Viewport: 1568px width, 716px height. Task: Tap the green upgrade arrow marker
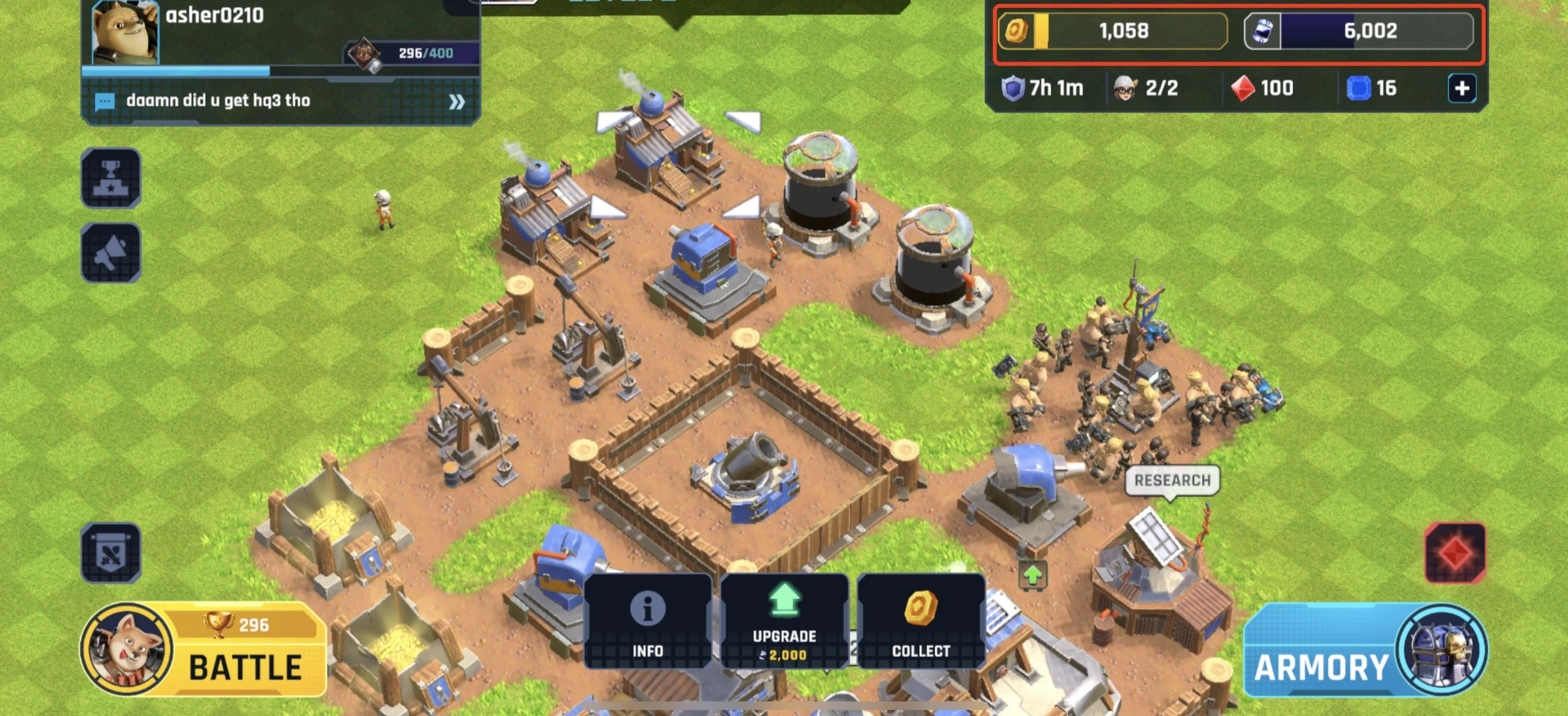click(1032, 575)
